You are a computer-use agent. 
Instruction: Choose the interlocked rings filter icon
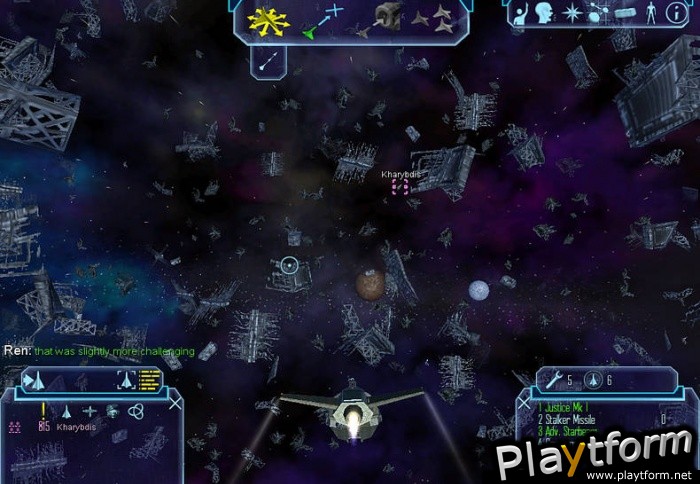[x=137, y=411]
